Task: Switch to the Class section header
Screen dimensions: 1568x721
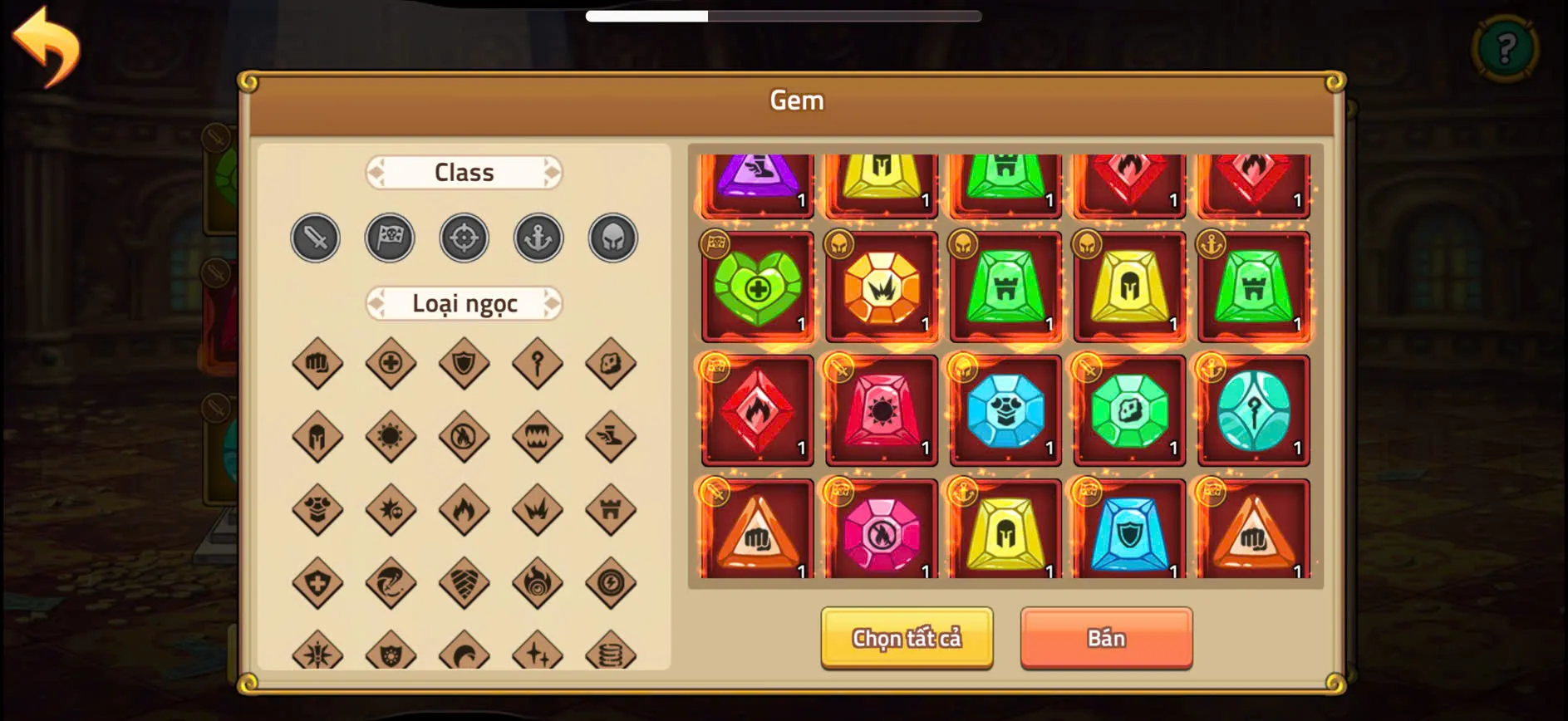Action: [x=464, y=172]
